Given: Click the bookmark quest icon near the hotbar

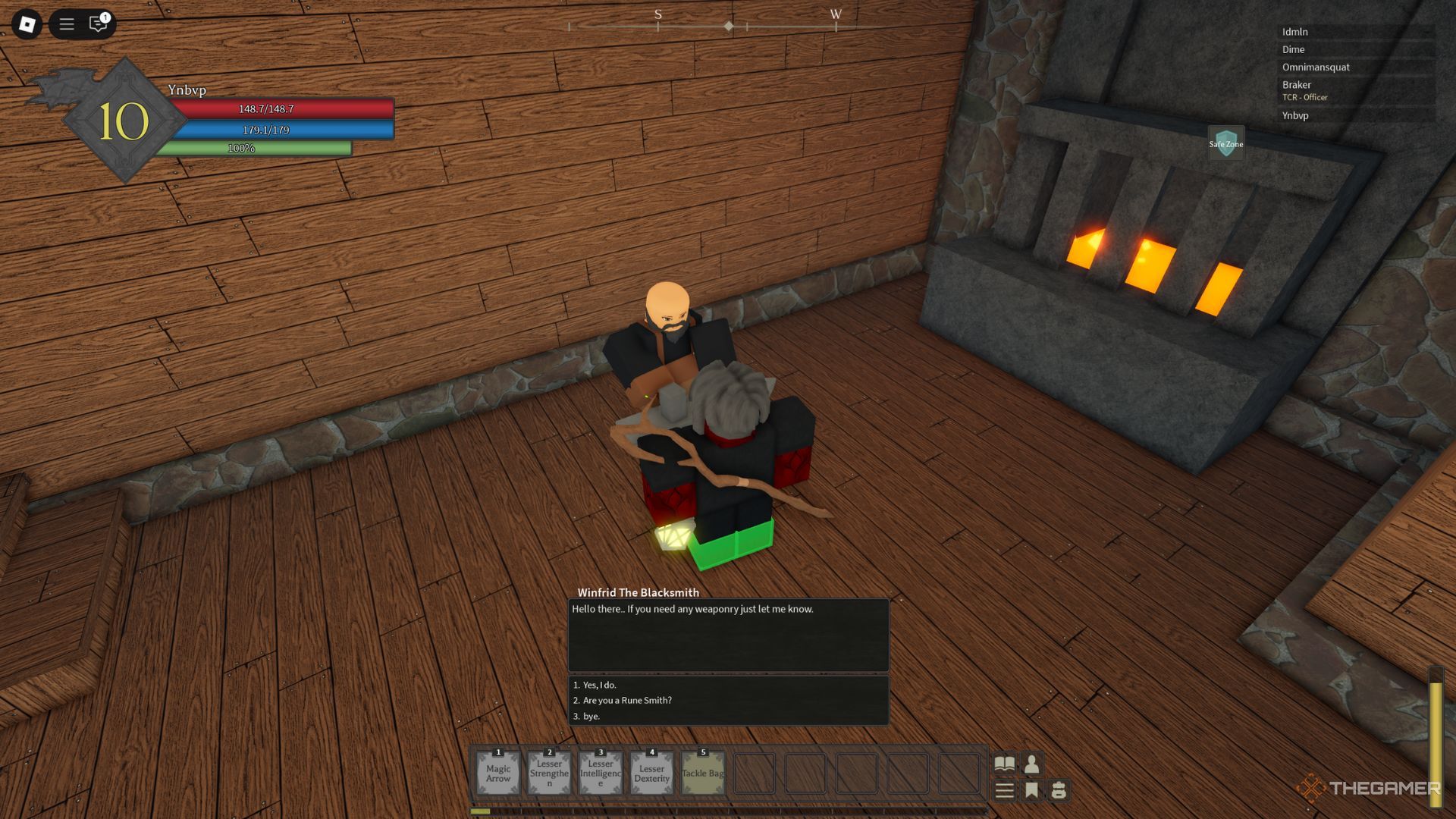Looking at the screenshot, I should [1031, 791].
